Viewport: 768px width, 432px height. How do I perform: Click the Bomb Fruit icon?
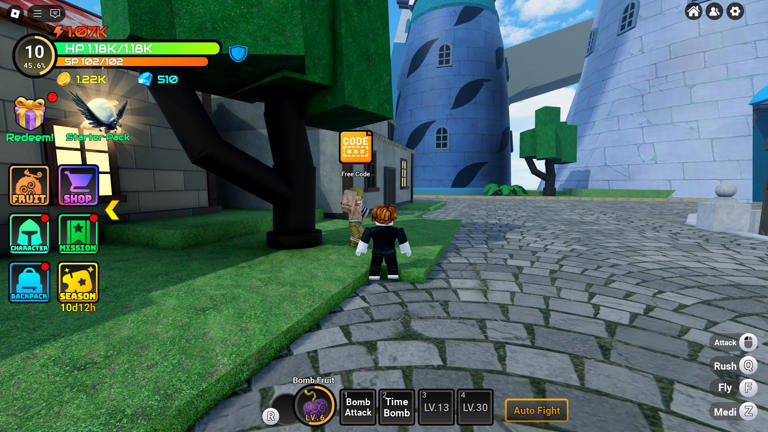point(314,406)
